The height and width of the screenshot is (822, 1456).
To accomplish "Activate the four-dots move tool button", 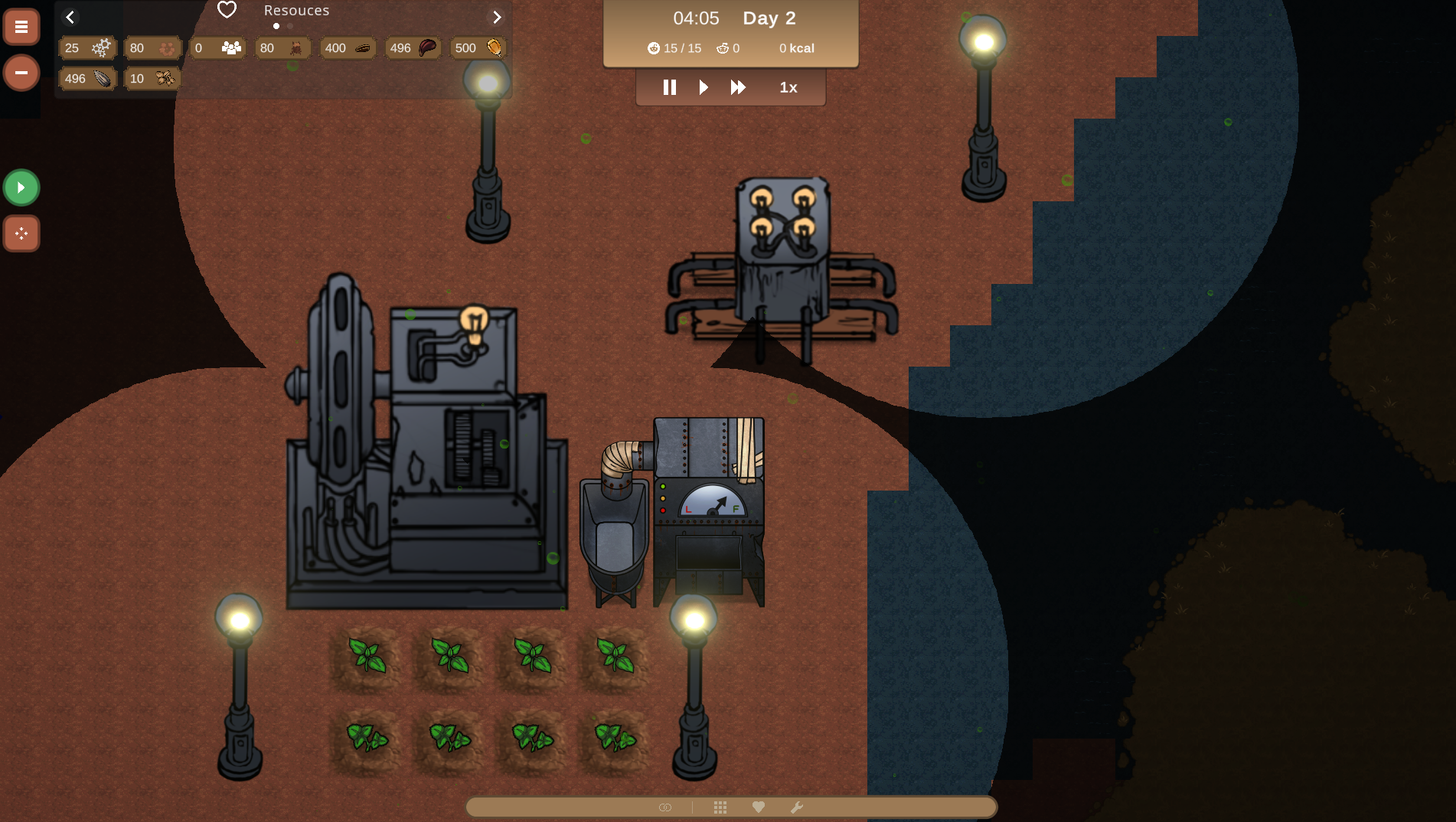I will click(21, 233).
